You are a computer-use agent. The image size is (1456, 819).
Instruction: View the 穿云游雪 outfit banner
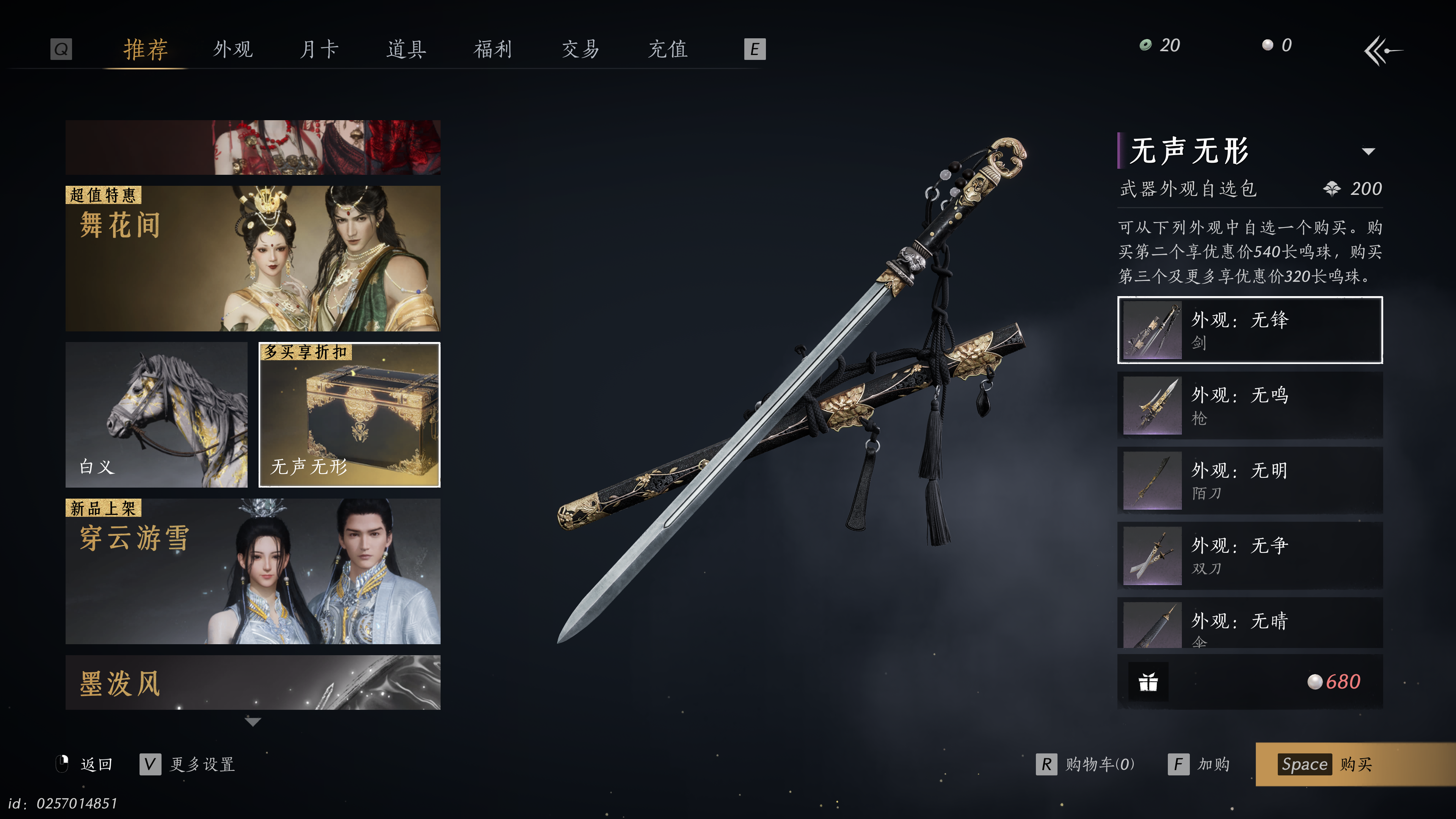point(253,571)
